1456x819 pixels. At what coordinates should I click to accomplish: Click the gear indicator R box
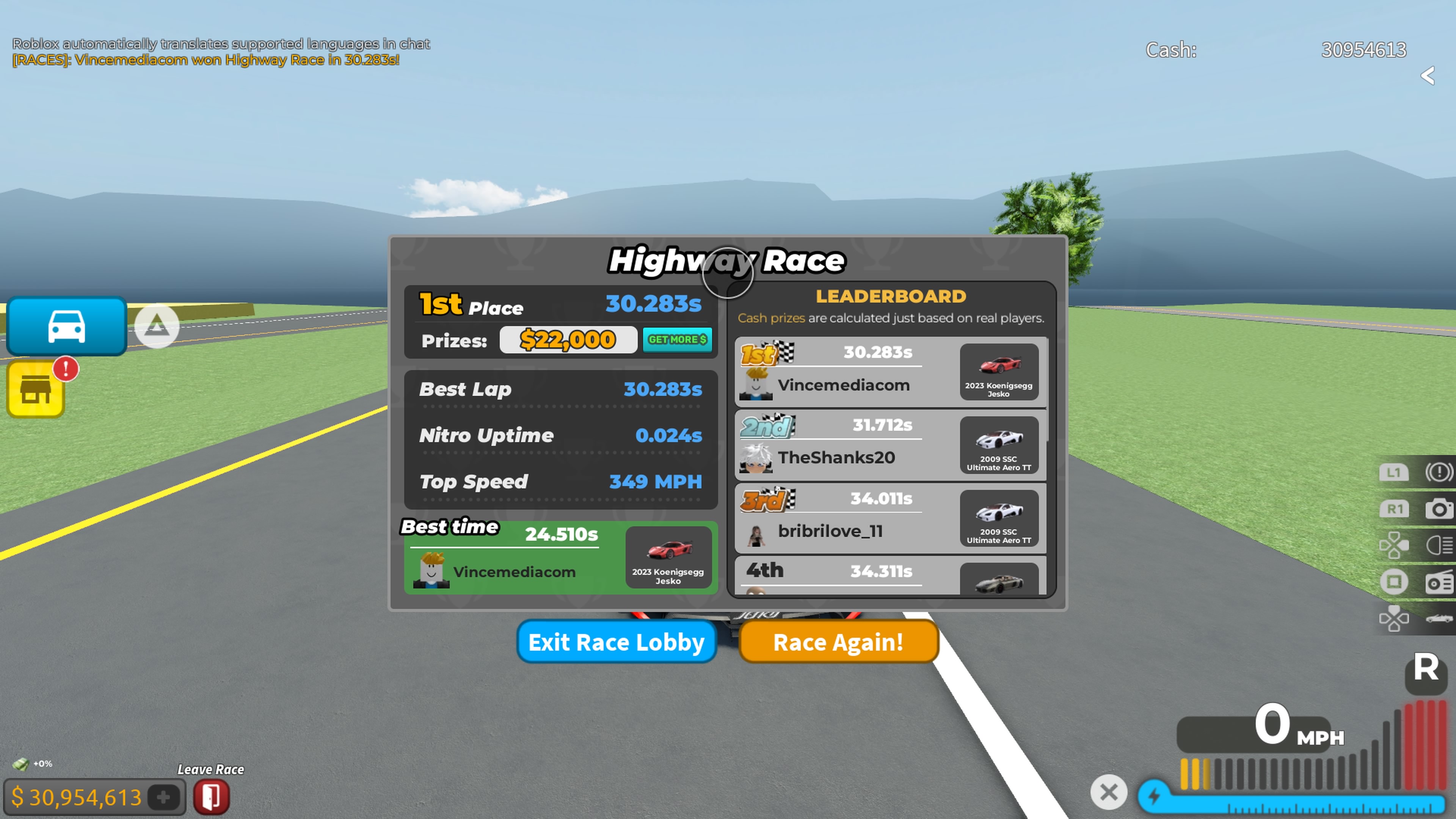(1426, 668)
